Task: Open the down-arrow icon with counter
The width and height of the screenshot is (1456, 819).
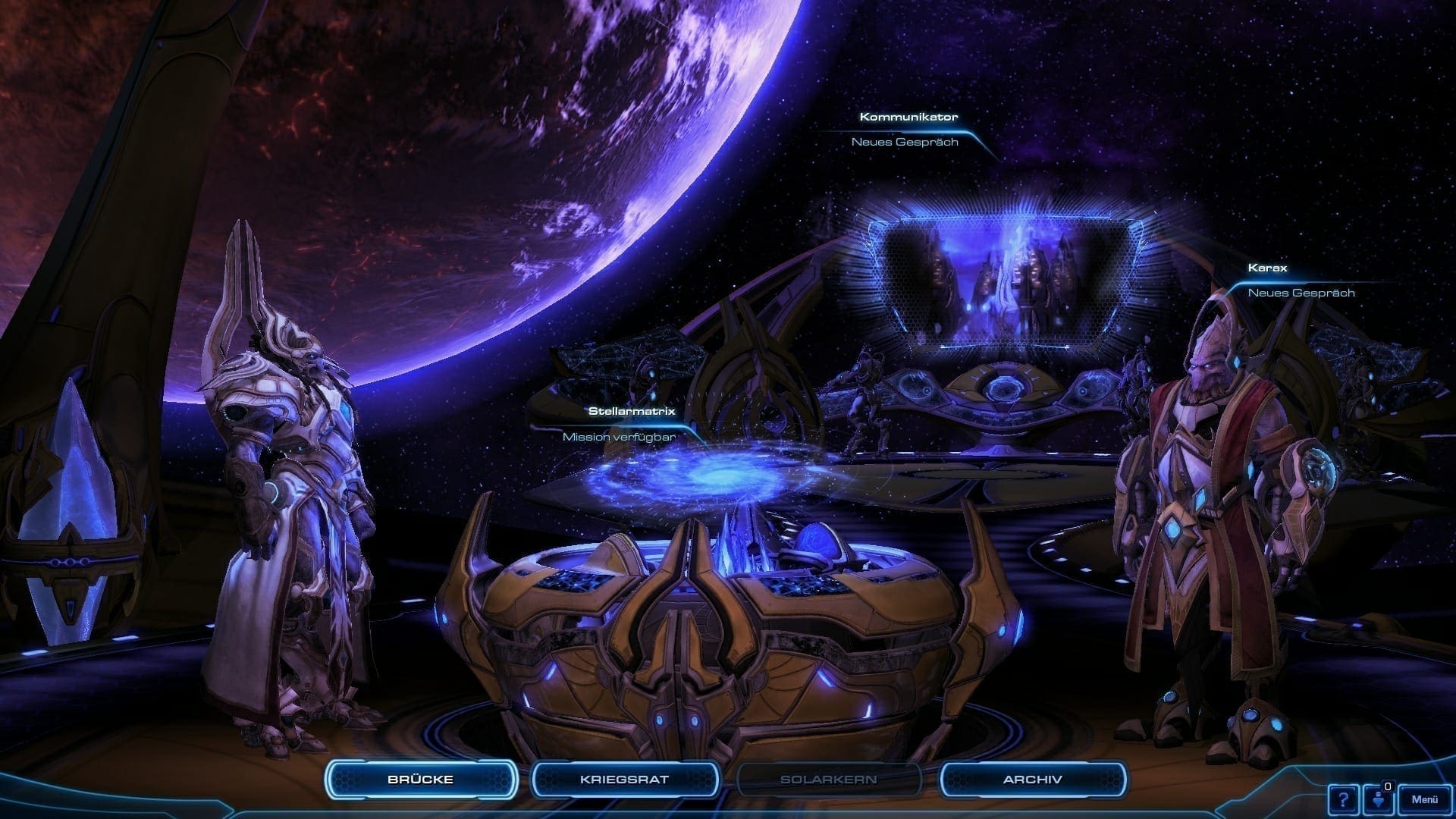Action: point(1379,799)
